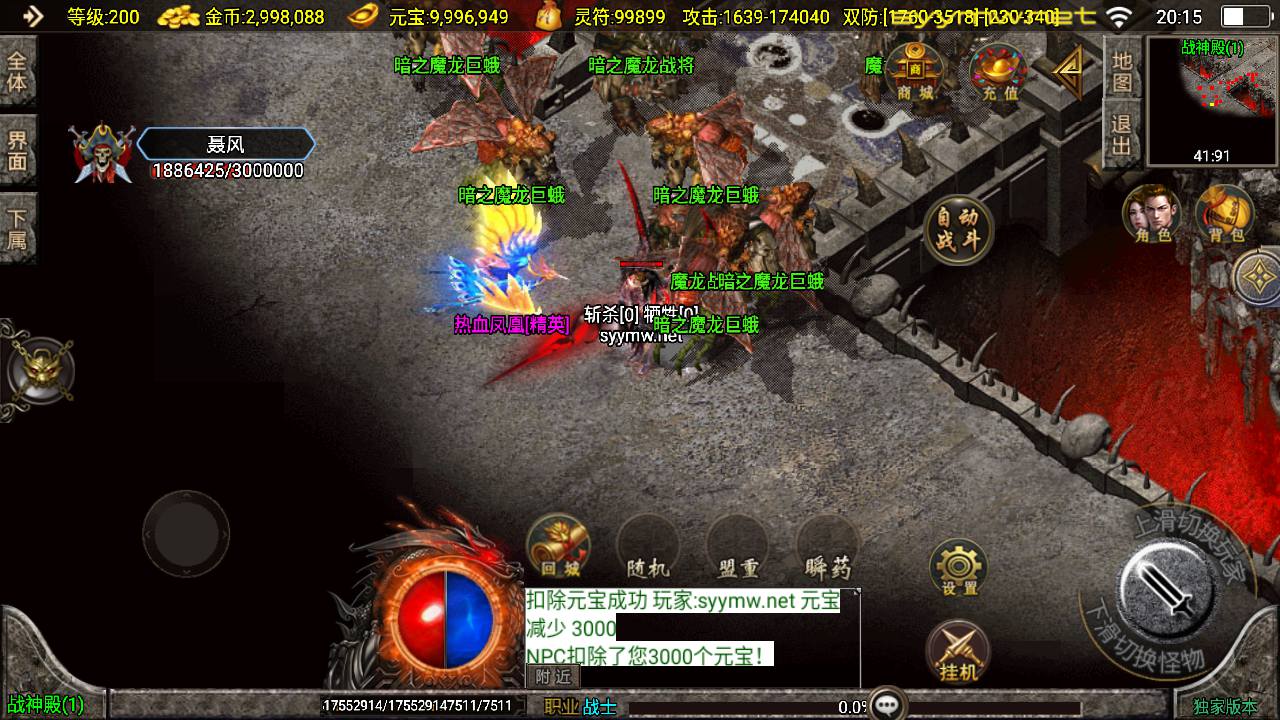Viewport: 1280px width, 720px height.
Task: Start 挂机 auto-farming
Action: [x=958, y=651]
